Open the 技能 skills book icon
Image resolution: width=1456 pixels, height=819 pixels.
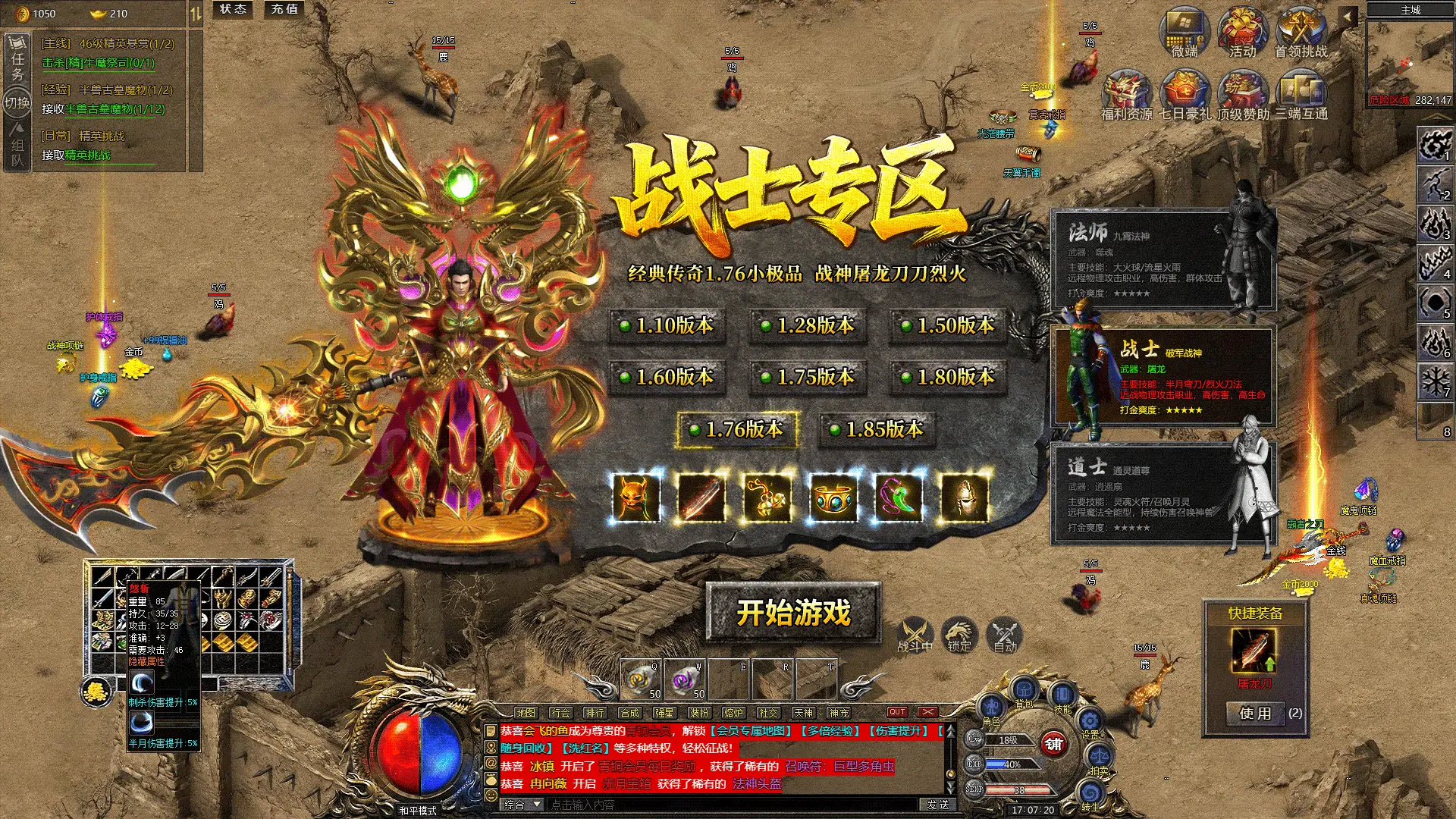(x=1062, y=692)
